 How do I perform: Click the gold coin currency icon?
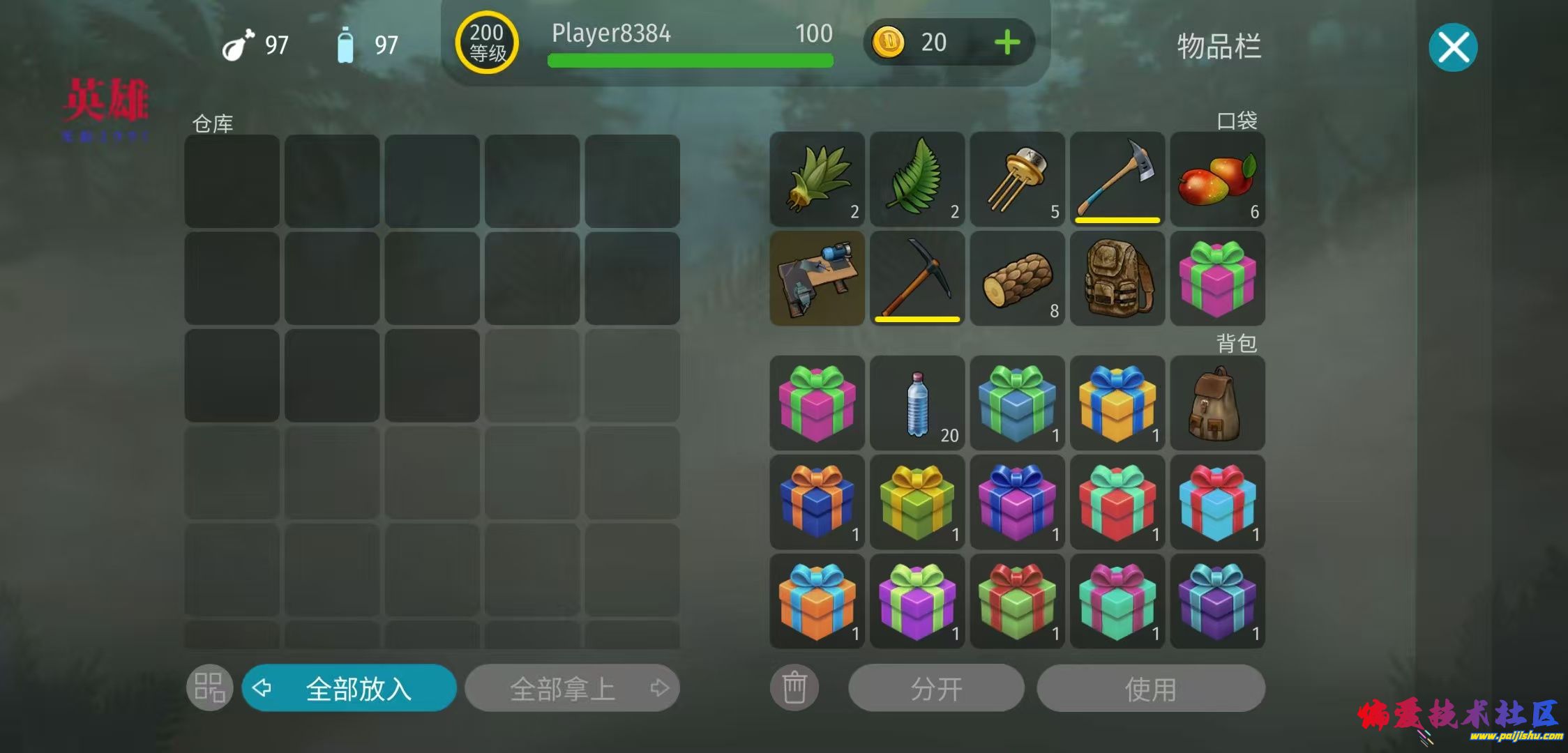(x=889, y=43)
